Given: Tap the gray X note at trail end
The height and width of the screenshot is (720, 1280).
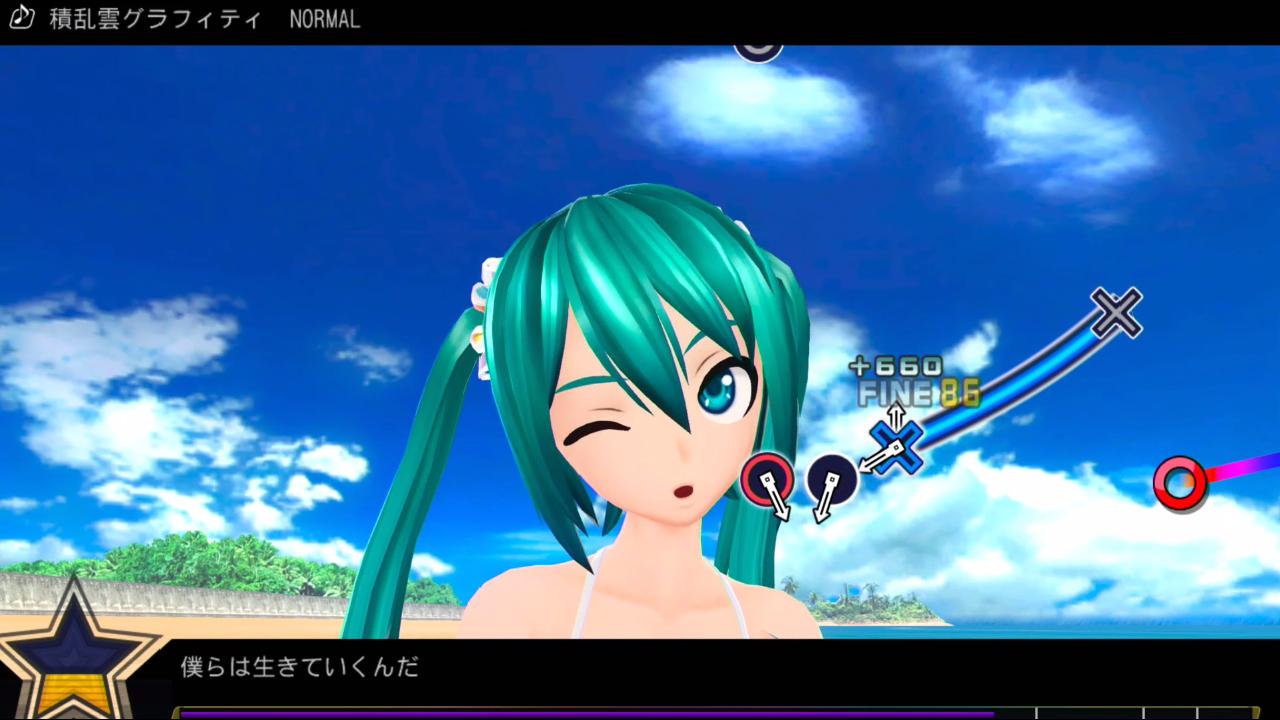Looking at the screenshot, I should point(1116,312).
